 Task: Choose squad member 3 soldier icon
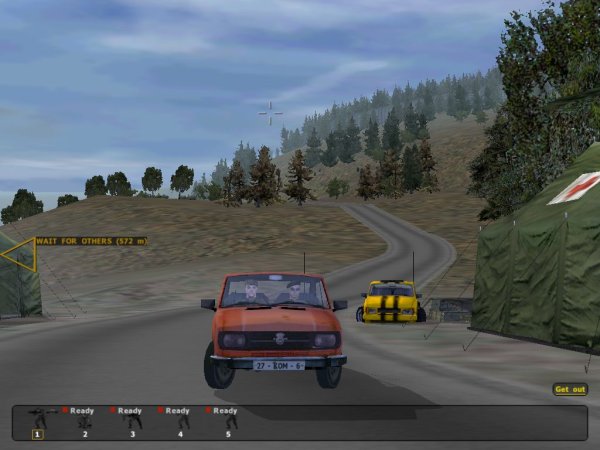point(133,422)
